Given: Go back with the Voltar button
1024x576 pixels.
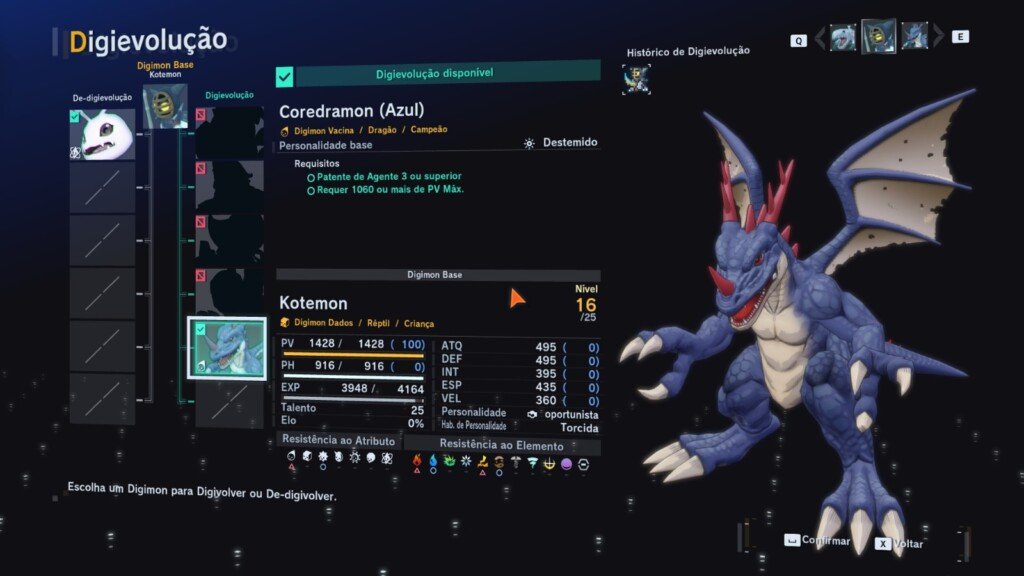Looking at the screenshot, I should point(899,543).
